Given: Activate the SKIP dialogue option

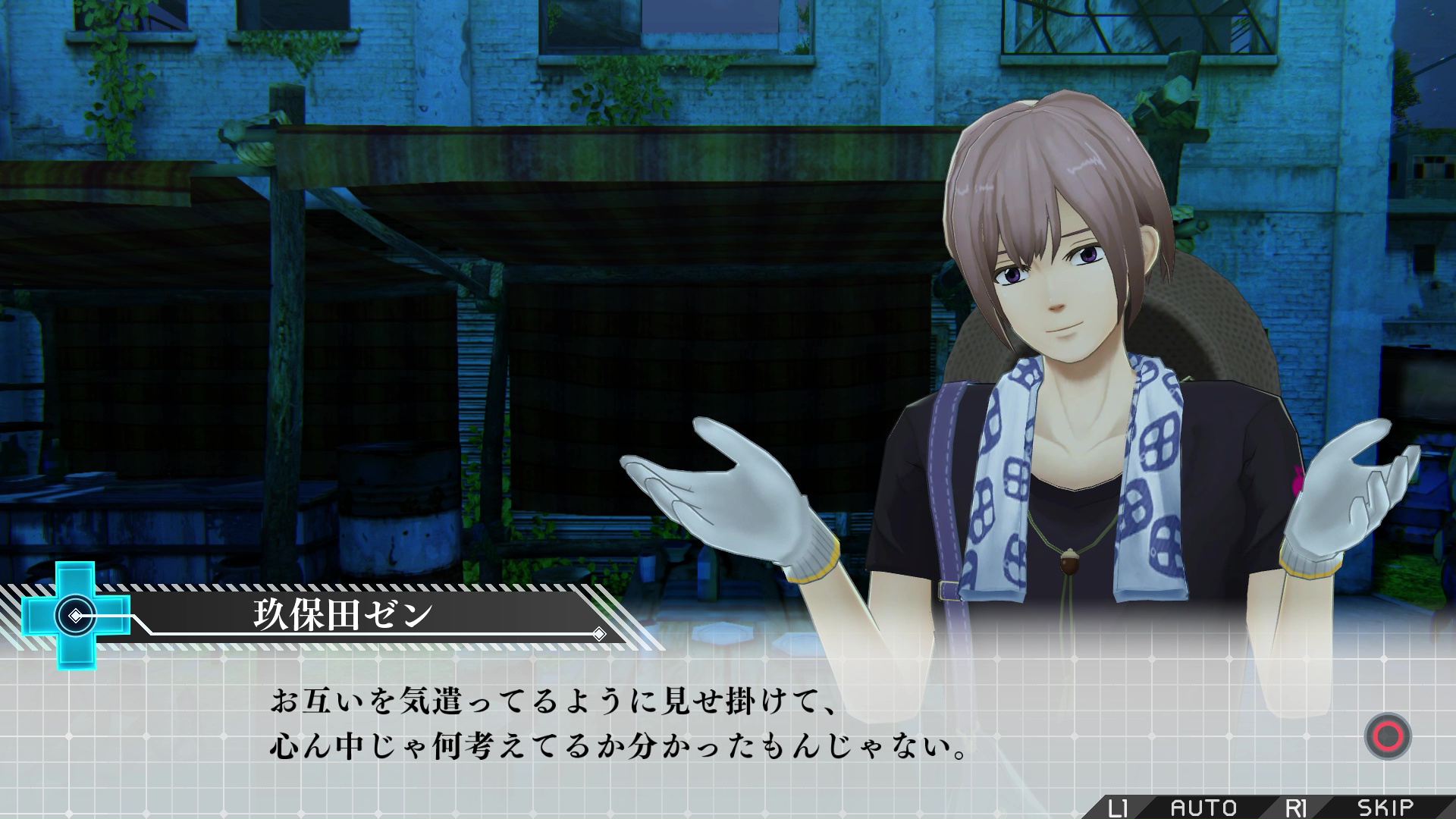Looking at the screenshot, I should [x=1385, y=807].
